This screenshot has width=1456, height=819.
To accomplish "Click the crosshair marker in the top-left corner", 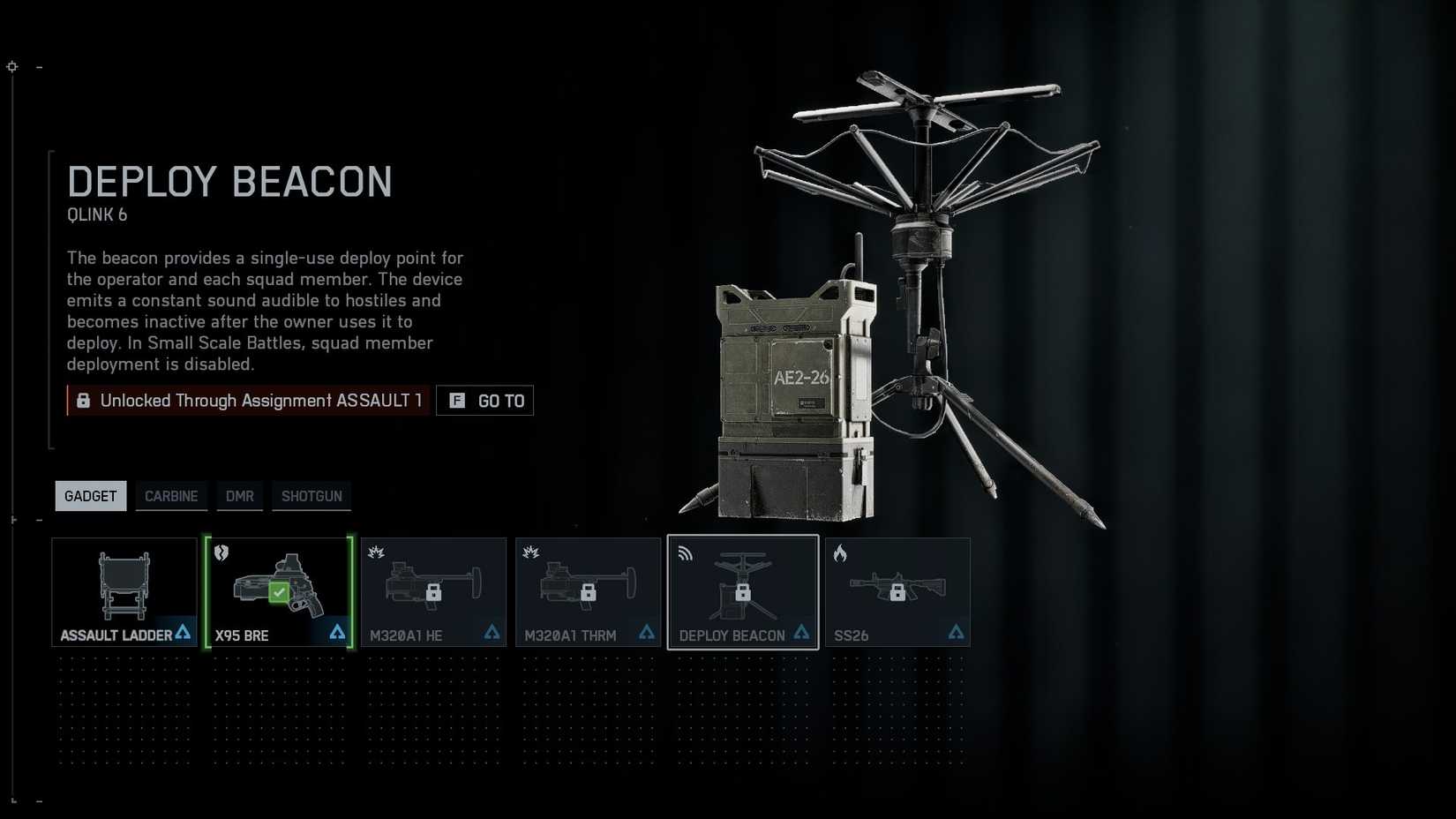I will click(11, 66).
